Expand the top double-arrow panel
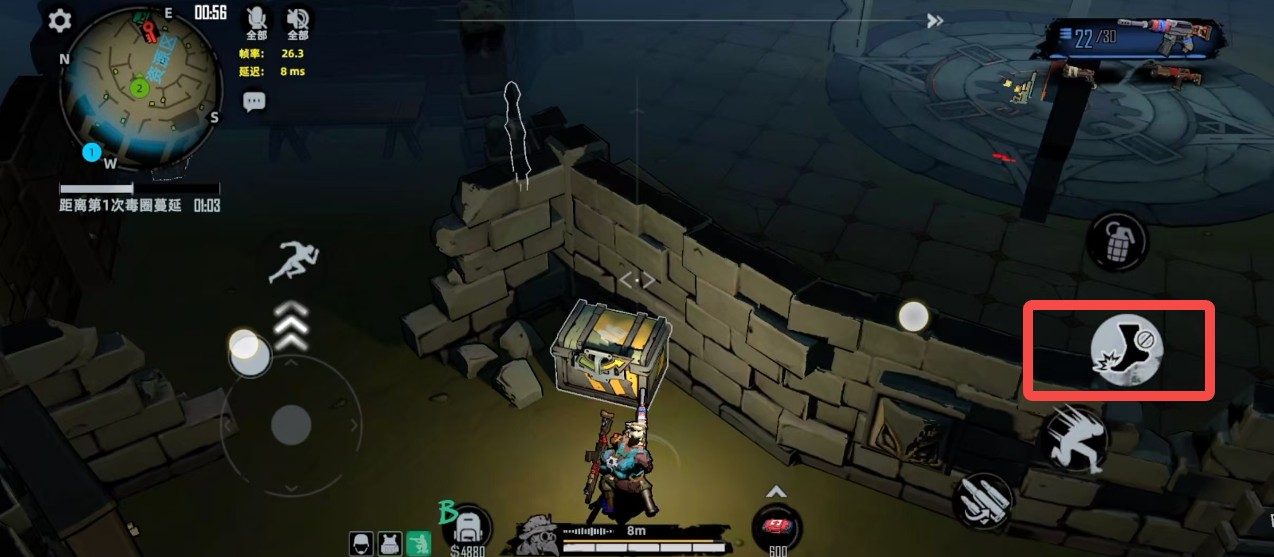The width and height of the screenshot is (1274, 557). [935, 21]
